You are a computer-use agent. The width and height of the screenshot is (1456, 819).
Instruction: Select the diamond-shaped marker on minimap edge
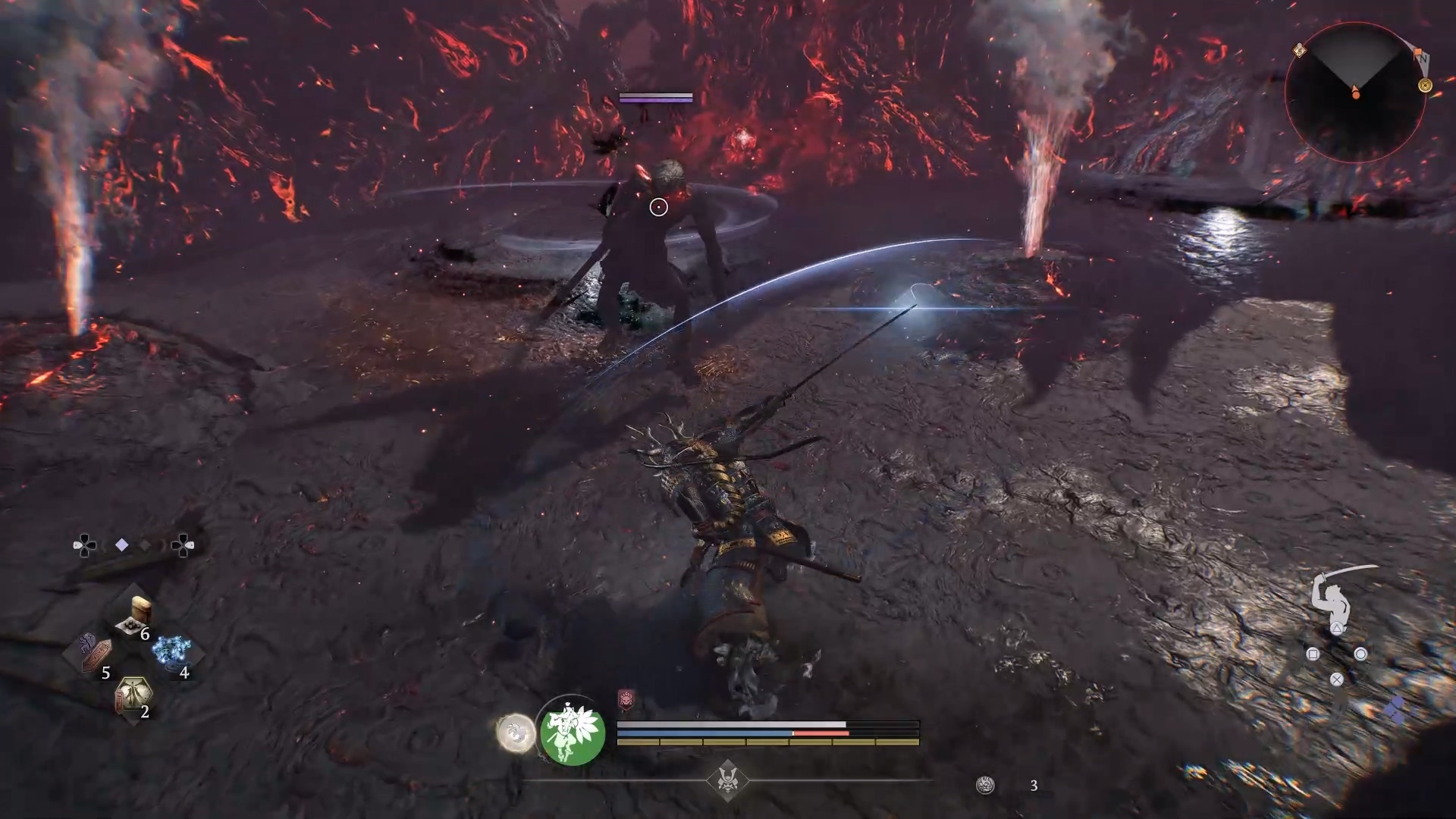pos(1299,51)
